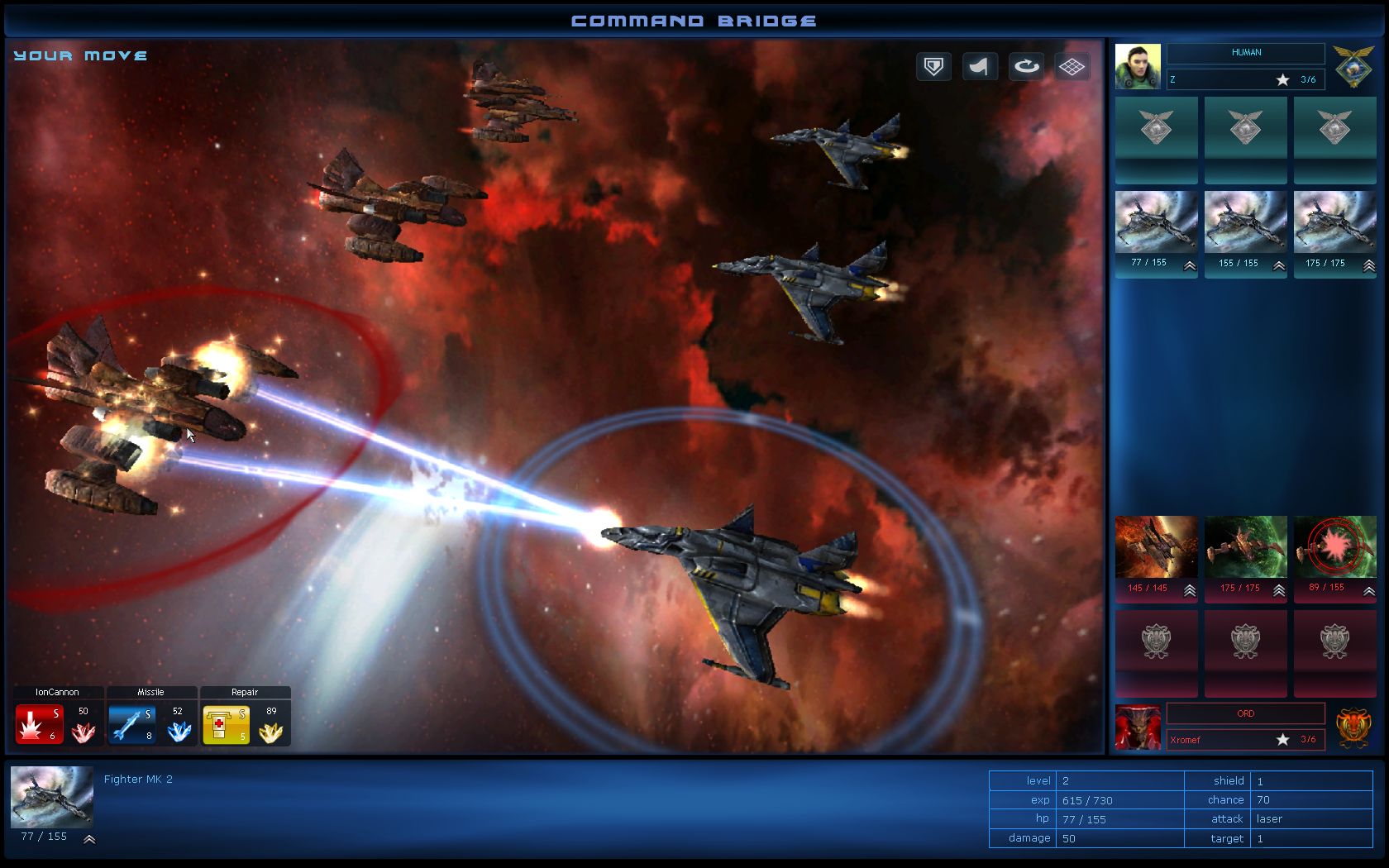Screen dimensions: 1389x868
Task: Activate the IonCannon ability
Action: (39, 723)
